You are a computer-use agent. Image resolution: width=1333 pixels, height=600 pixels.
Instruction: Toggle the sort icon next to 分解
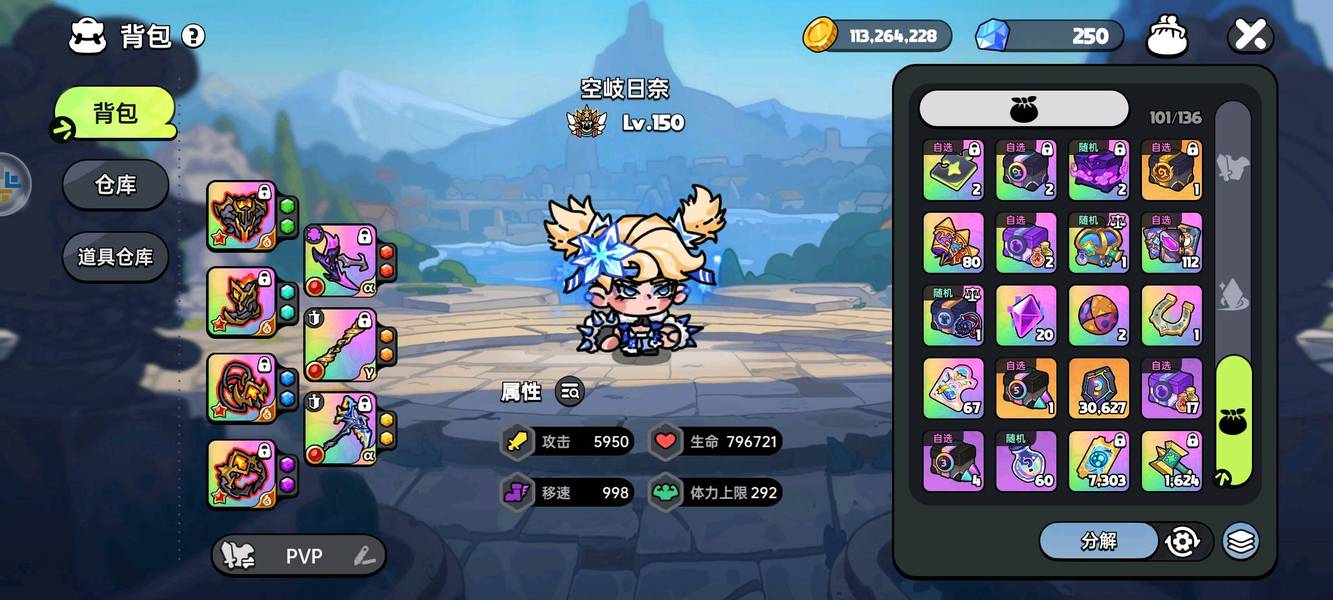[x=1183, y=541]
